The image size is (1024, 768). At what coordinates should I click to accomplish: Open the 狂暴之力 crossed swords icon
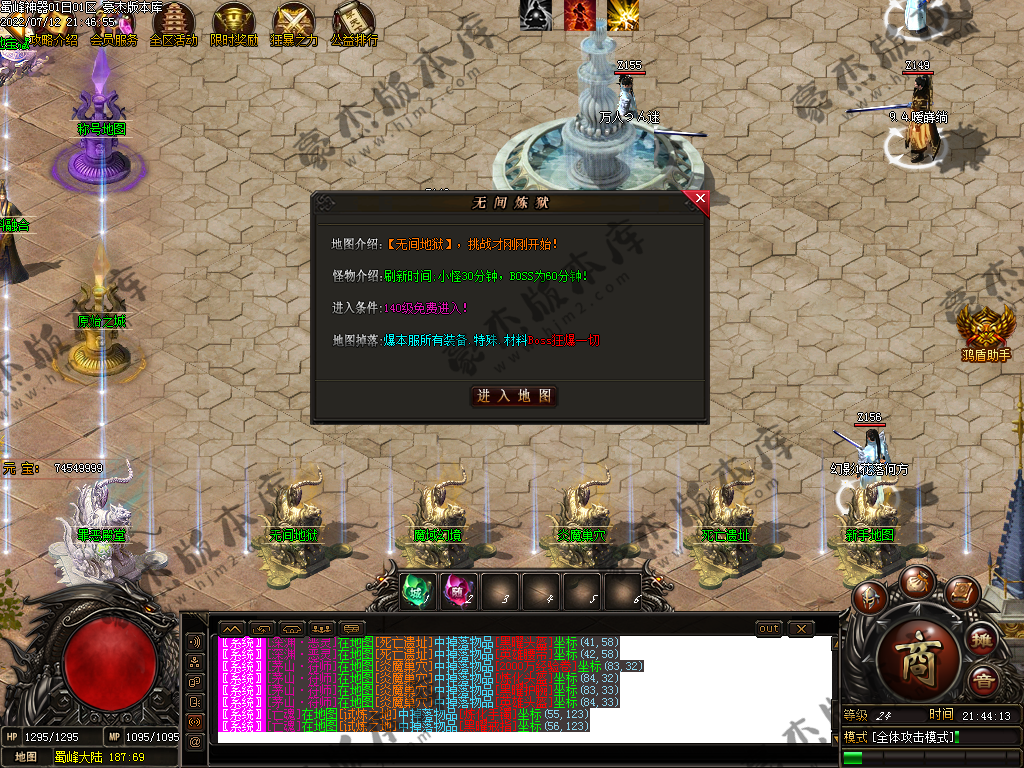(294, 25)
